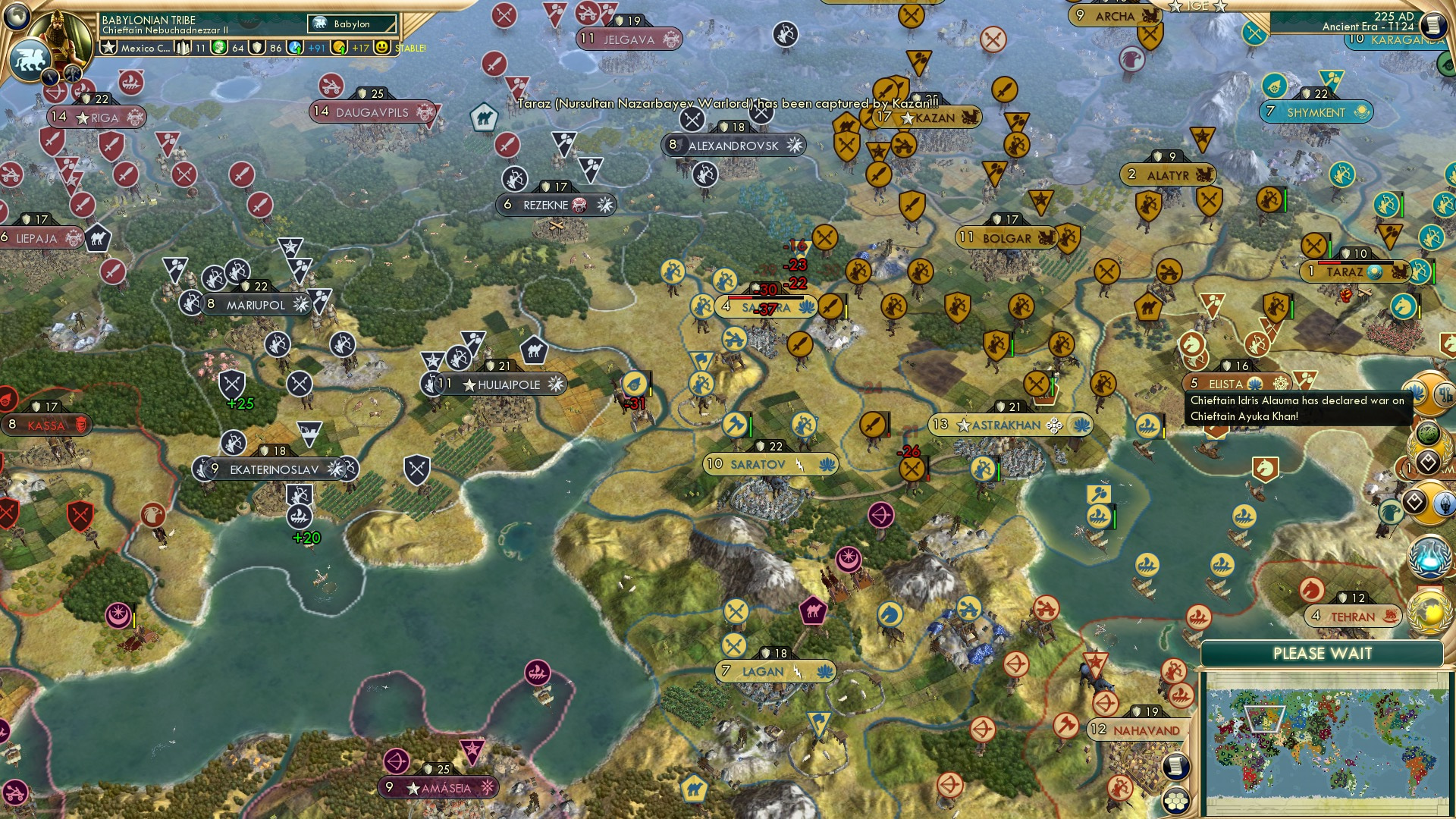Click the scroll icon in bottom right corner
The image size is (1456, 819).
[x=1176, y=767]
